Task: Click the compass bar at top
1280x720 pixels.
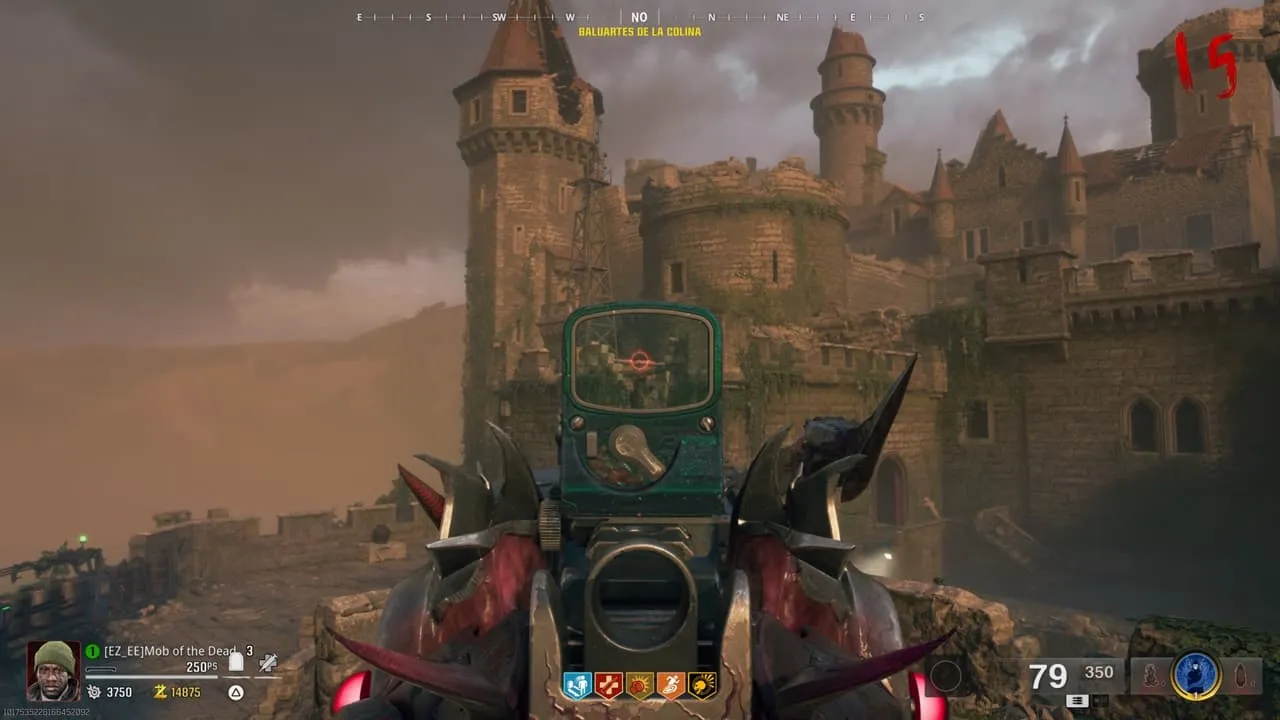Action: point(640,17)
